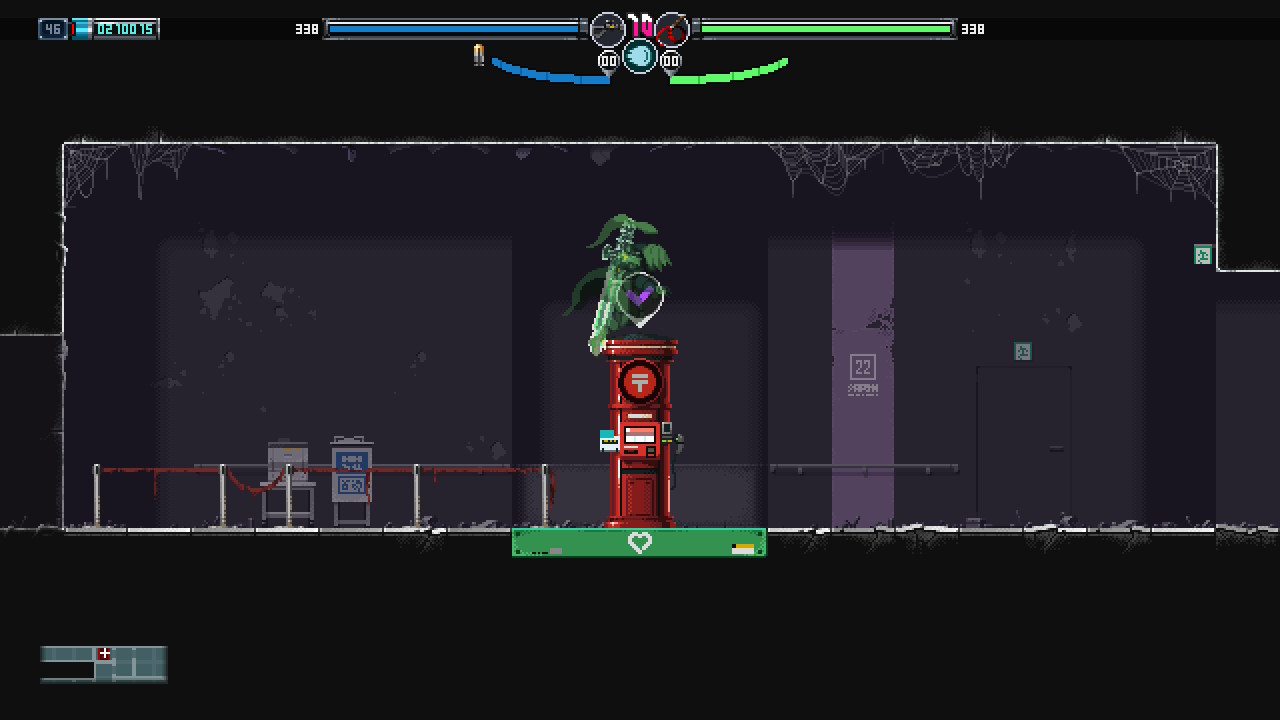Click the bullet ammo icon

479,56
